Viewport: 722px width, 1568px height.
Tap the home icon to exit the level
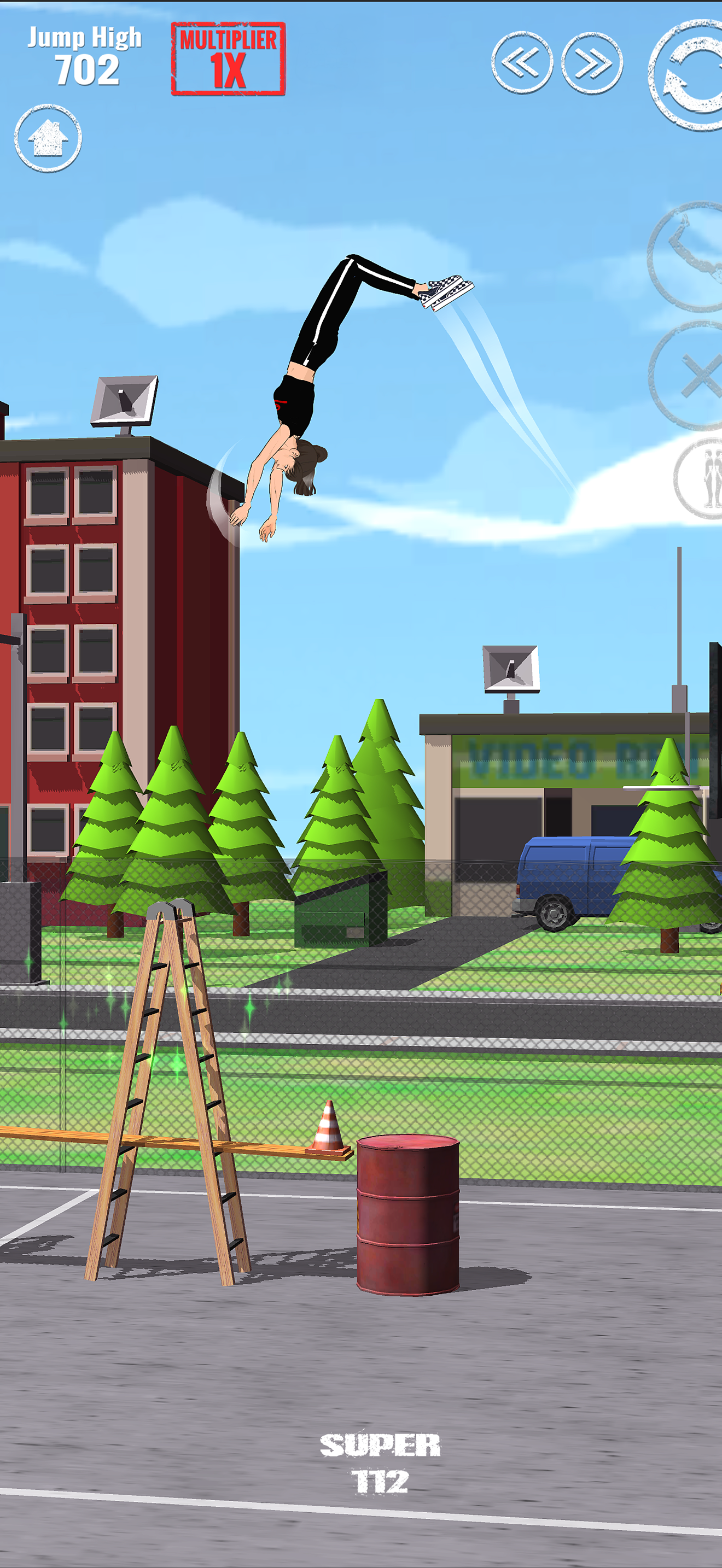(x=49, y=139)
